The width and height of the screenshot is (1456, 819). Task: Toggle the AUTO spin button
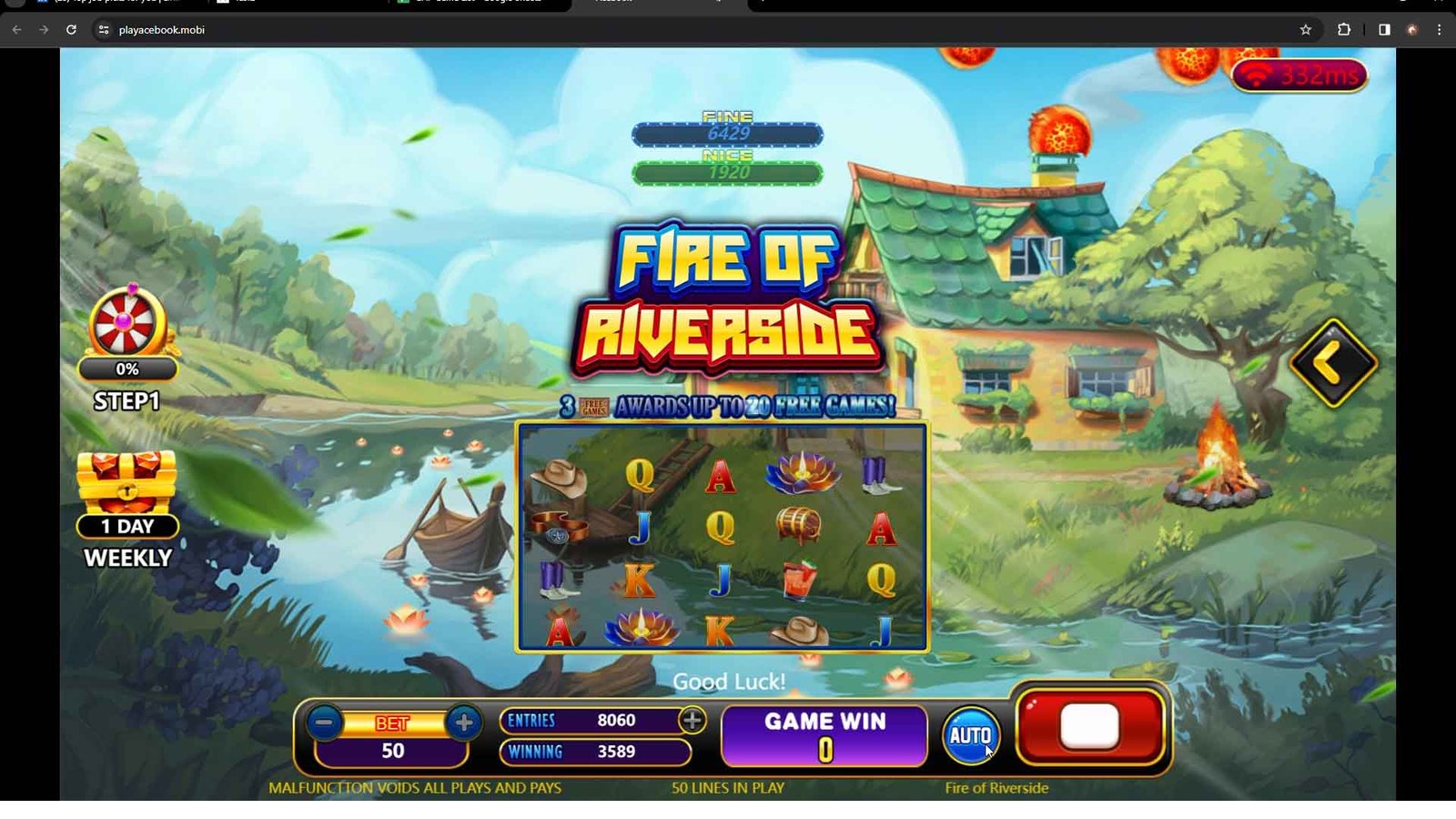tap(970, 735)
